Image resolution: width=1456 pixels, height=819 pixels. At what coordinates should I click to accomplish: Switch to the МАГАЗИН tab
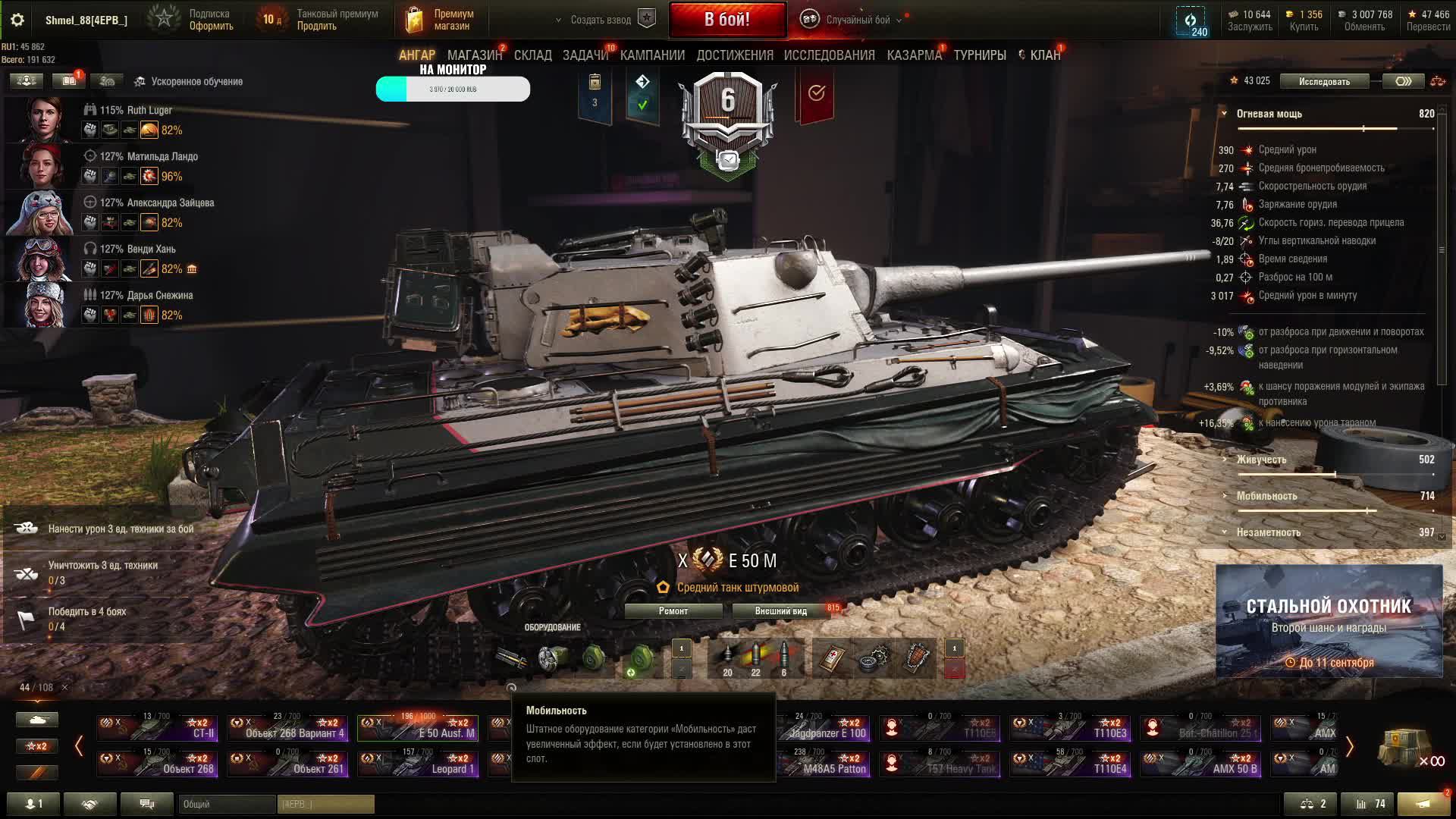click(x=474, y=55)
